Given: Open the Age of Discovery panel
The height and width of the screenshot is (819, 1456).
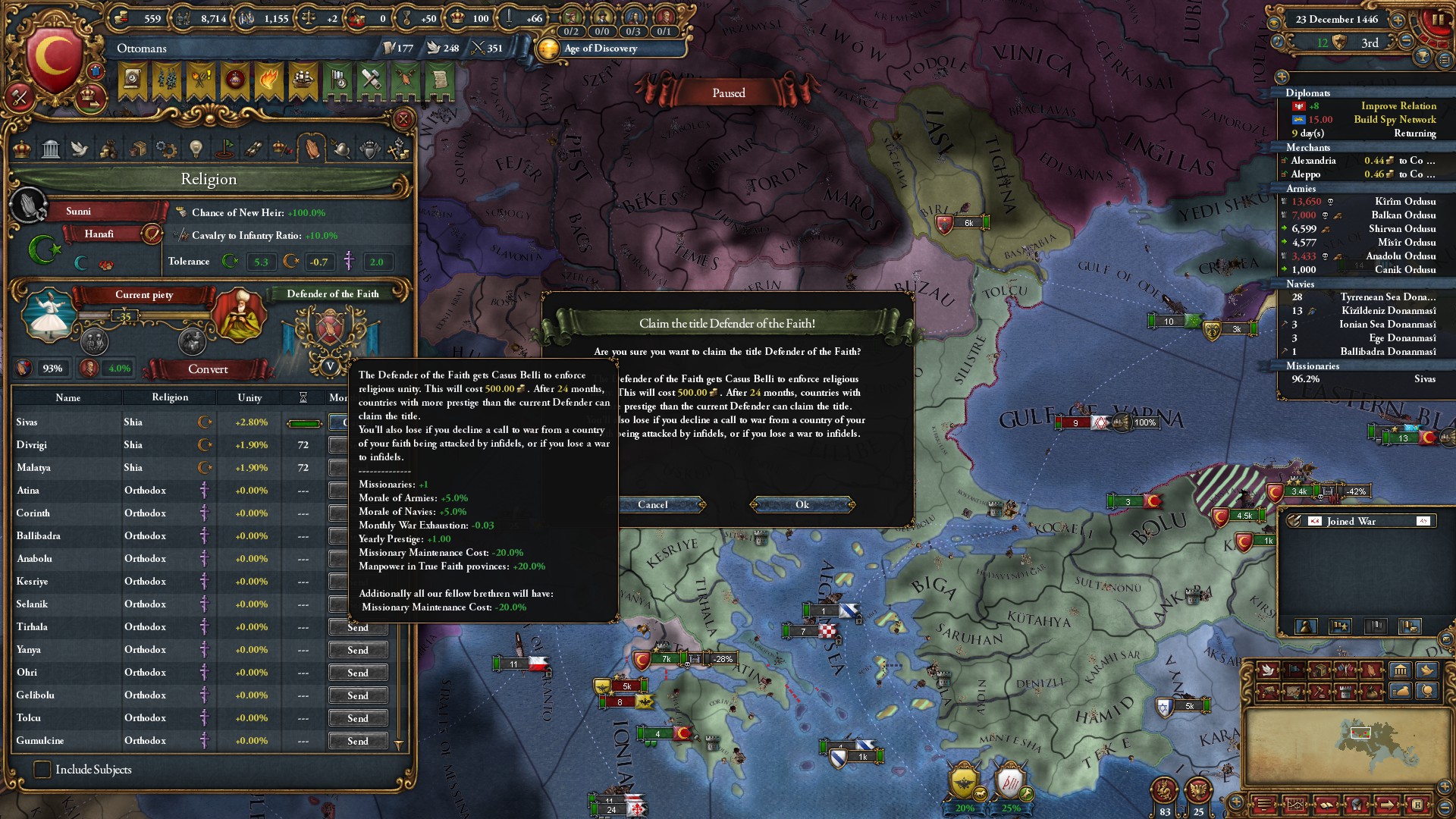Looking at the screenshot, I should (x=601, y=49).
